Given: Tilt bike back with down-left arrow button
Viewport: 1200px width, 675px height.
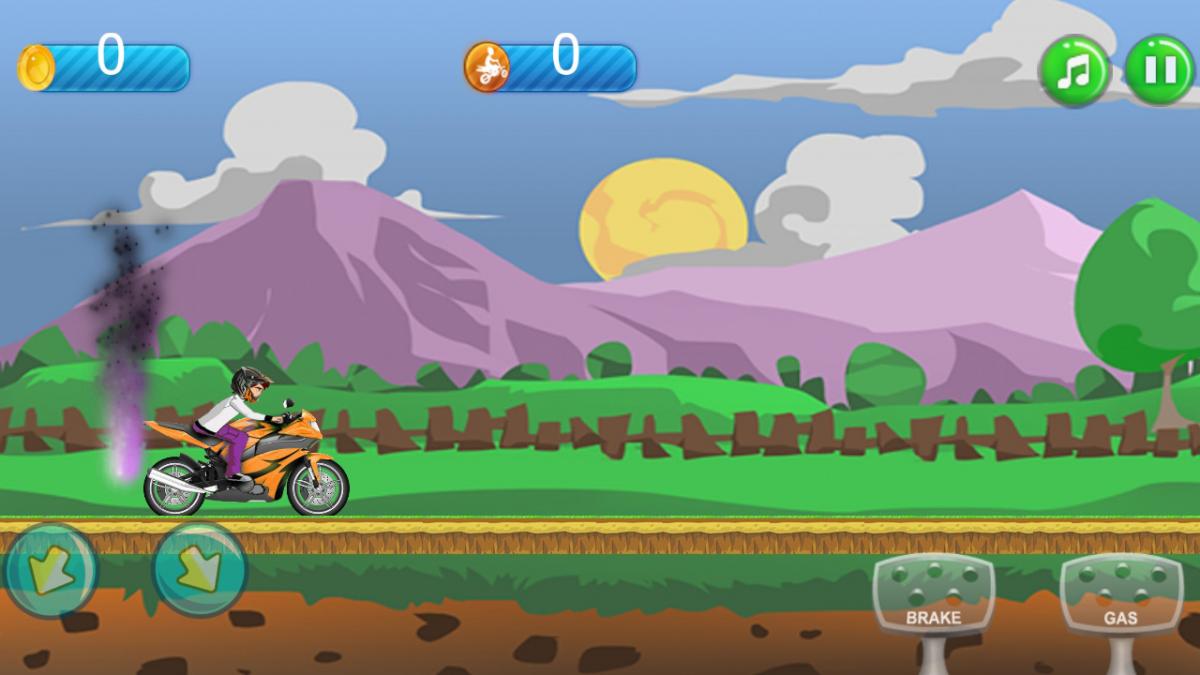Looking at the screenshot, I should click(x=50, y=570).
